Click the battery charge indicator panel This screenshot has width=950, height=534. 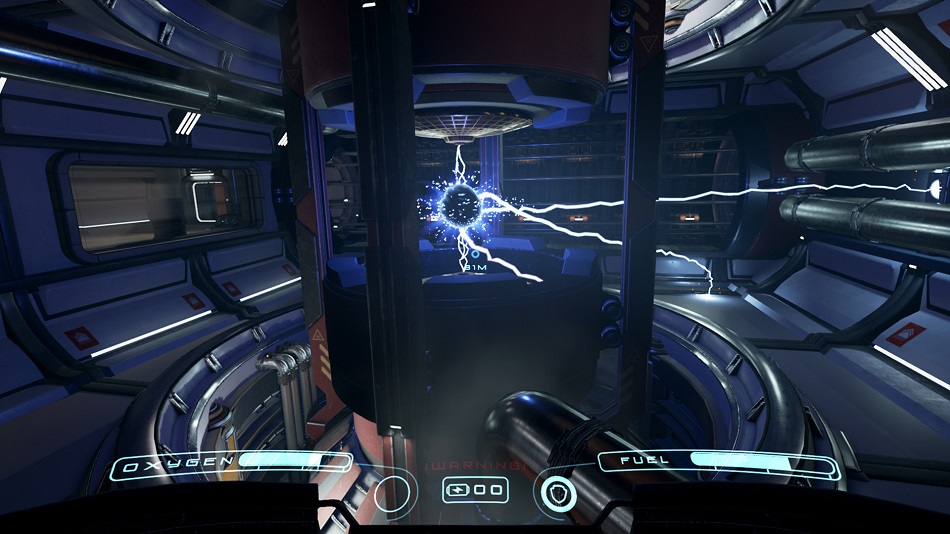tap(475, 490)
